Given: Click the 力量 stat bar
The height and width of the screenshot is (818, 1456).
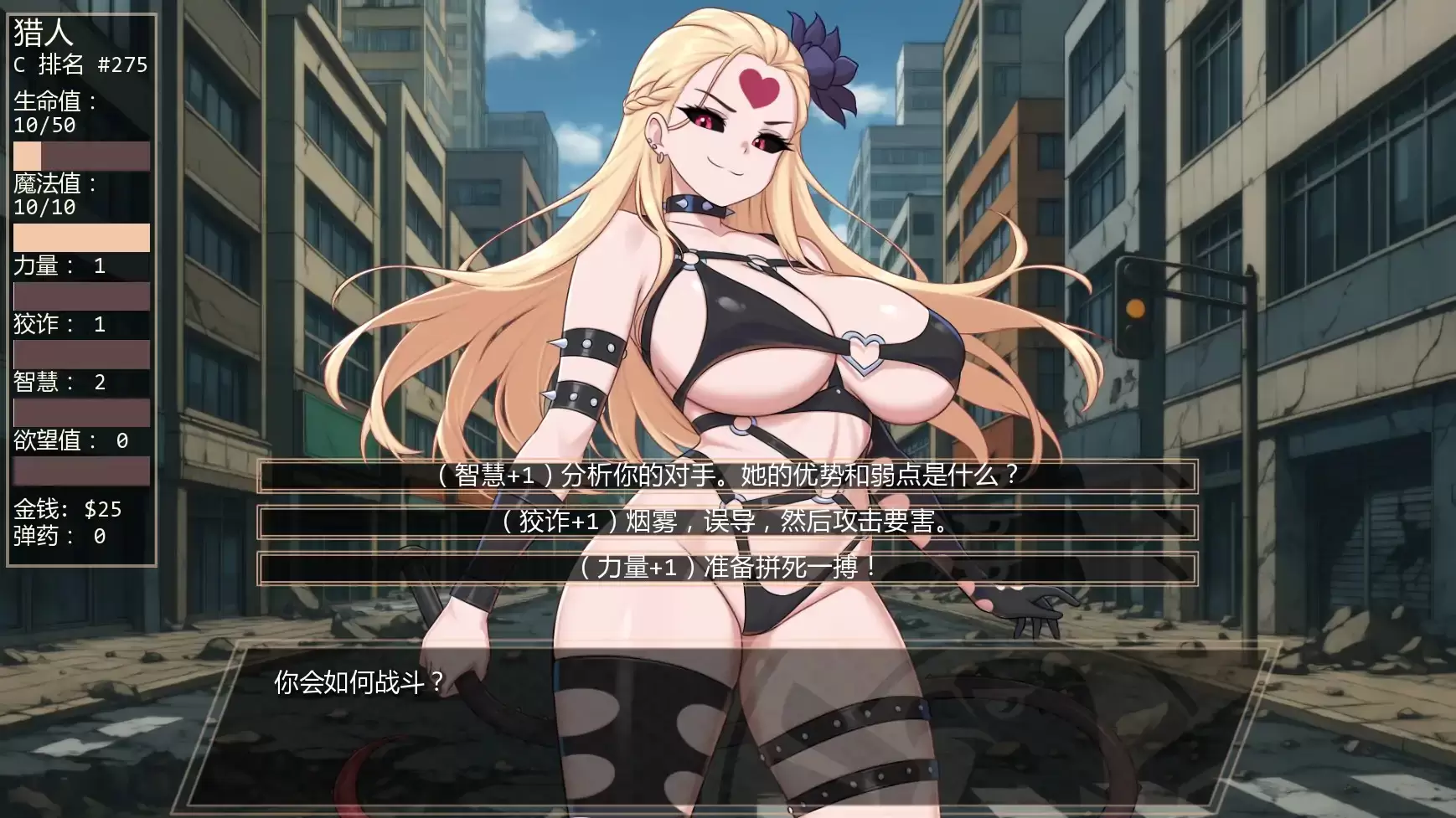Looking at the screenshot, I should click(81, 296).
